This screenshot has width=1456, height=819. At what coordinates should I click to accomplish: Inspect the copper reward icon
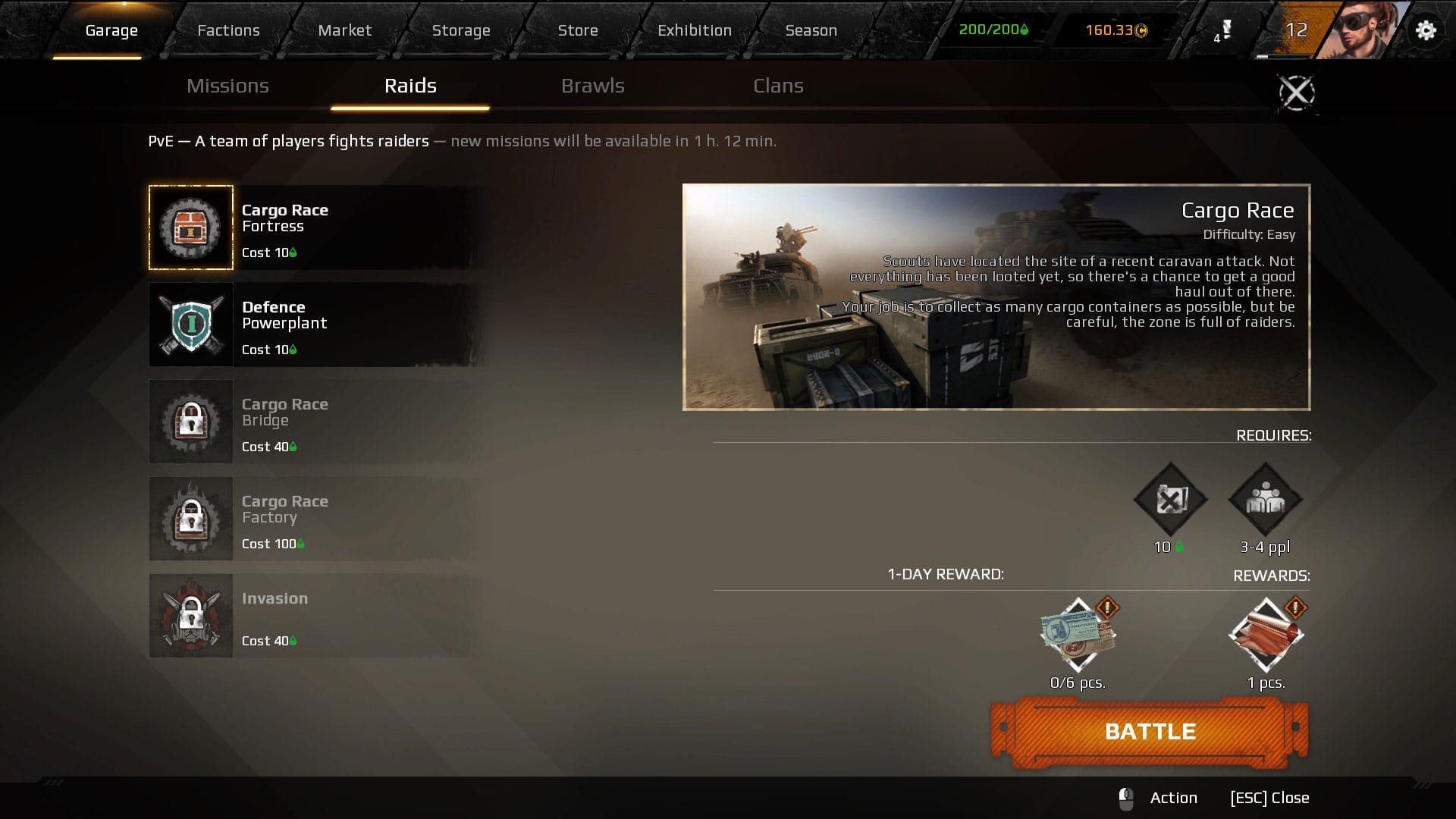point(1266,635)
